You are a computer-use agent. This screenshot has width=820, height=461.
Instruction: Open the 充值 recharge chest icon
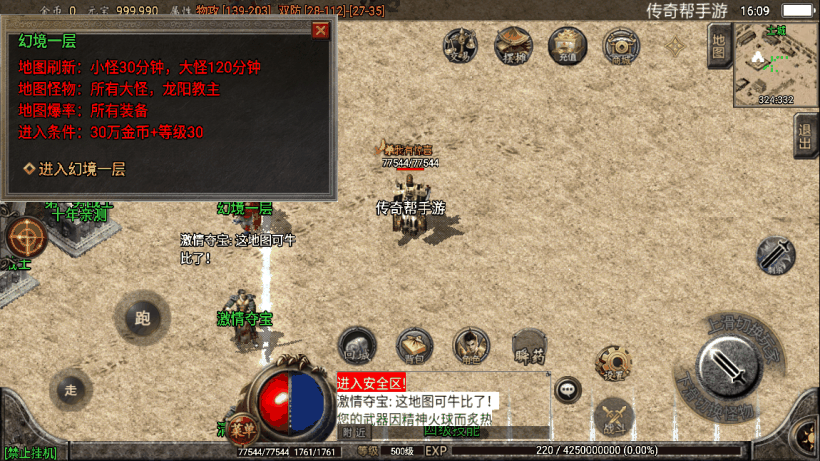(567, 45)
